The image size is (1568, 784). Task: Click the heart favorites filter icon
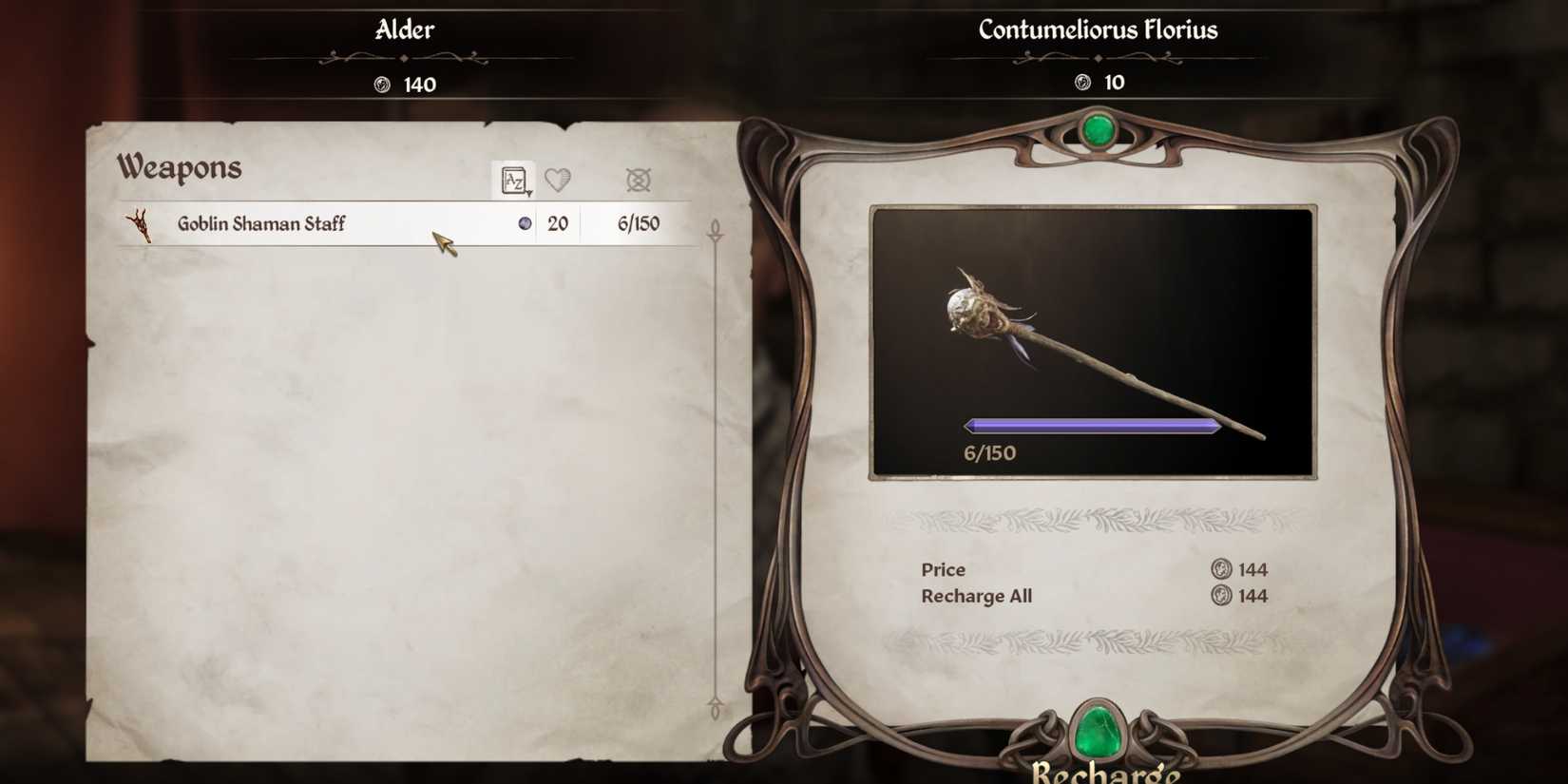[x=559, y=180]
